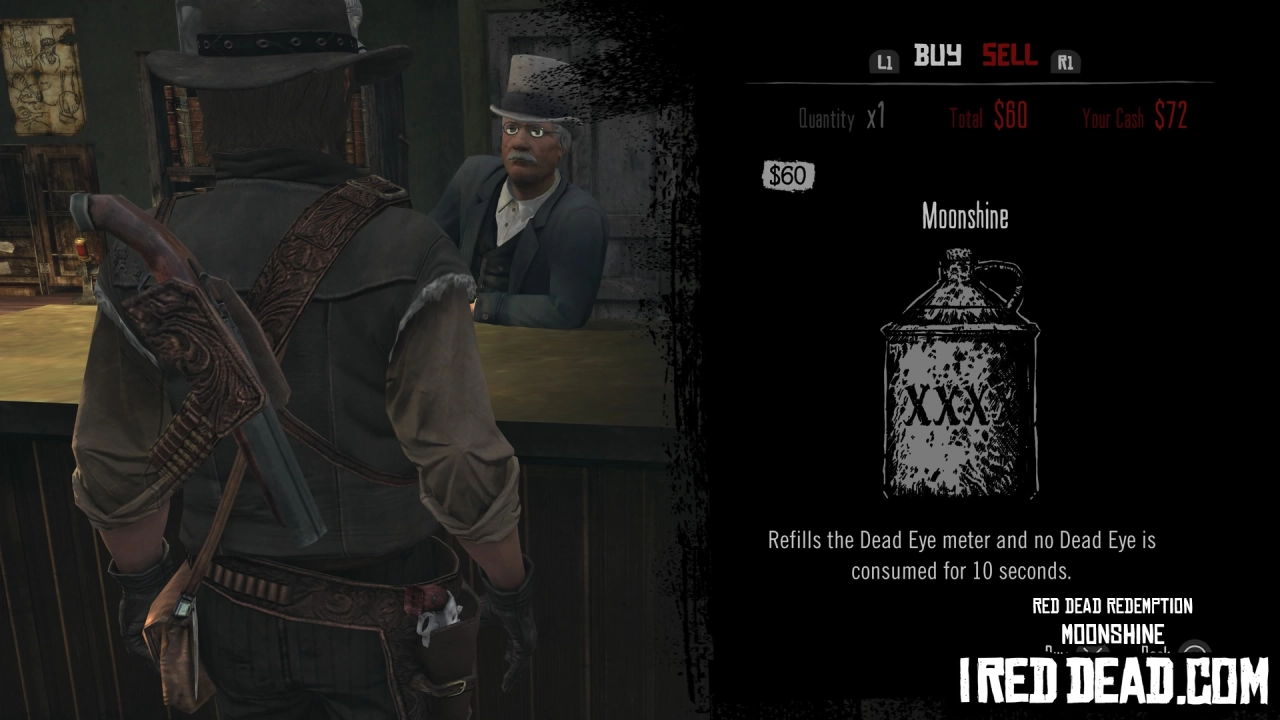1280x720 pixels.
Task: Click the R1 shoulder button icon
Action: pos(1066,61)
